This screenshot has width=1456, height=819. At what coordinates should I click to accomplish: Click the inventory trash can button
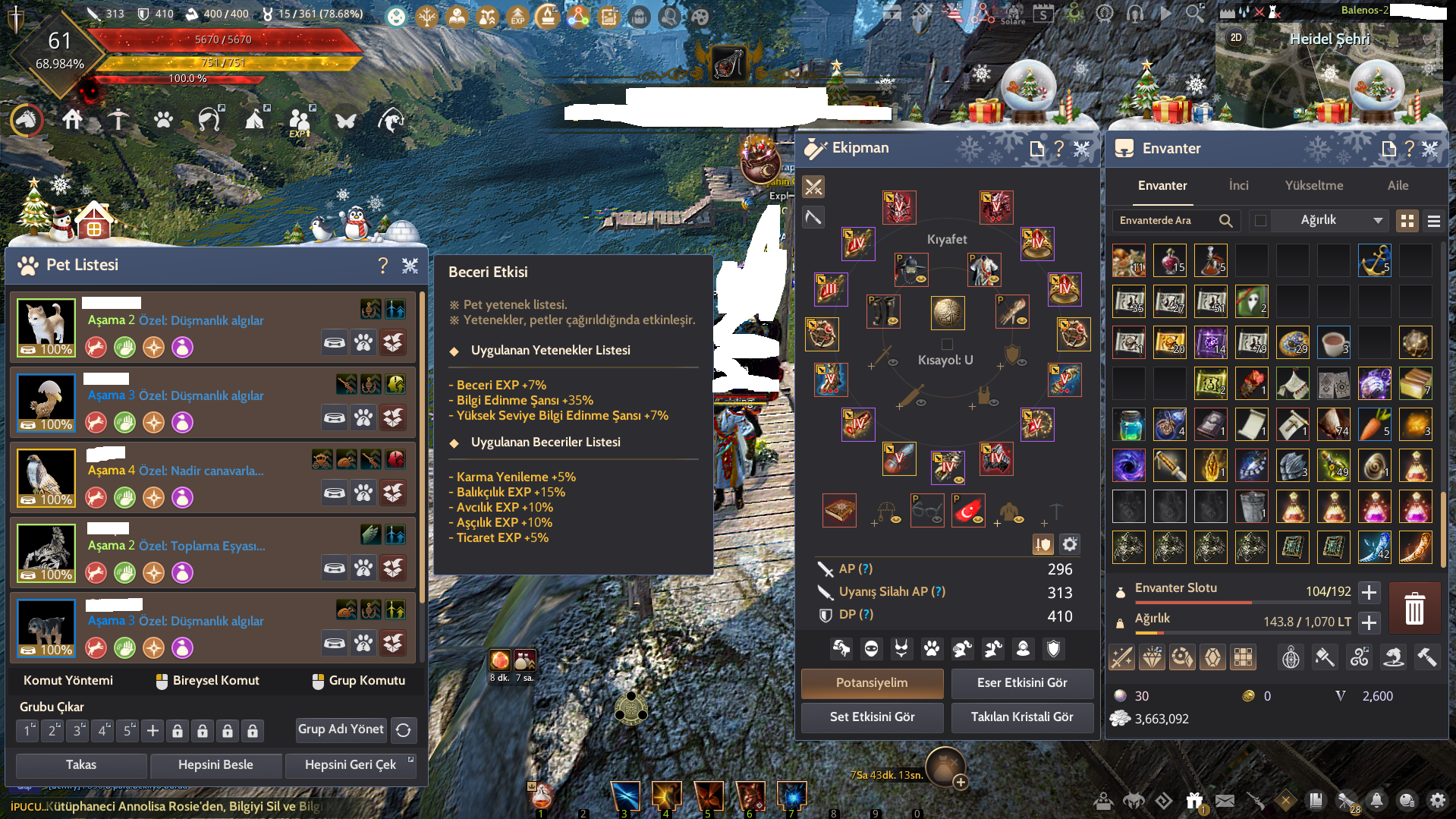click(1414, 609)
